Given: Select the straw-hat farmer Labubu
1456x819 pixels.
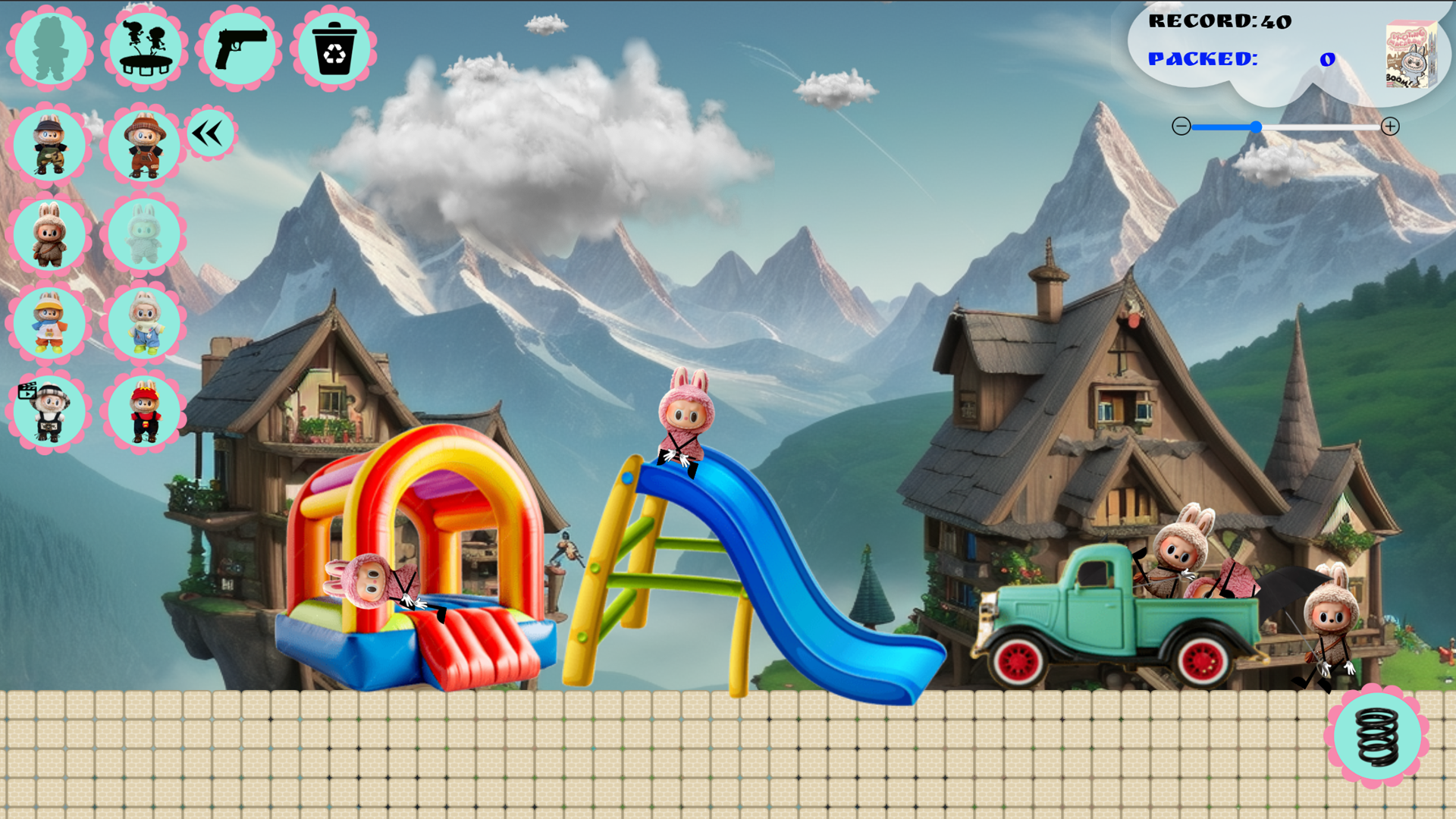Looking at the screenshot, I should (x=144, y=144).
